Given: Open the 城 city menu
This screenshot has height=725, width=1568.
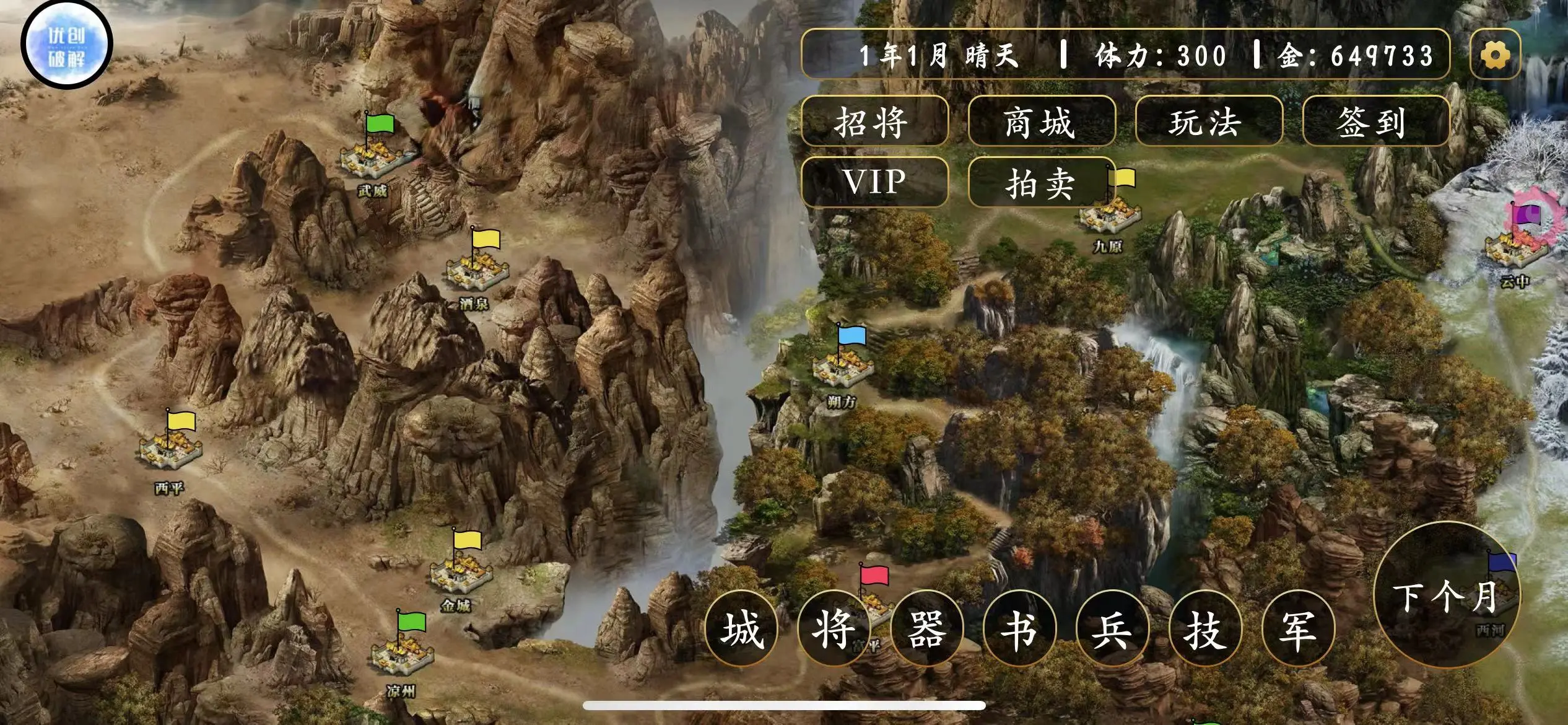Looking at the screenshot, I should (x=742, y=628).
